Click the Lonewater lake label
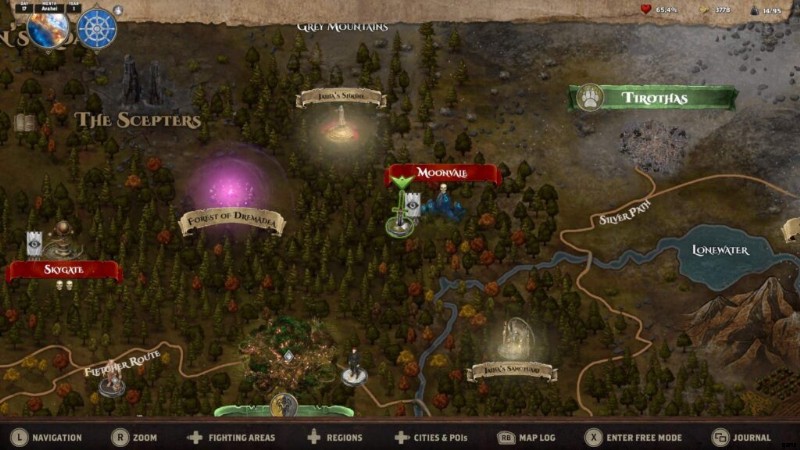The height and width of the screenshot is (450, 800). pos(720,250)
